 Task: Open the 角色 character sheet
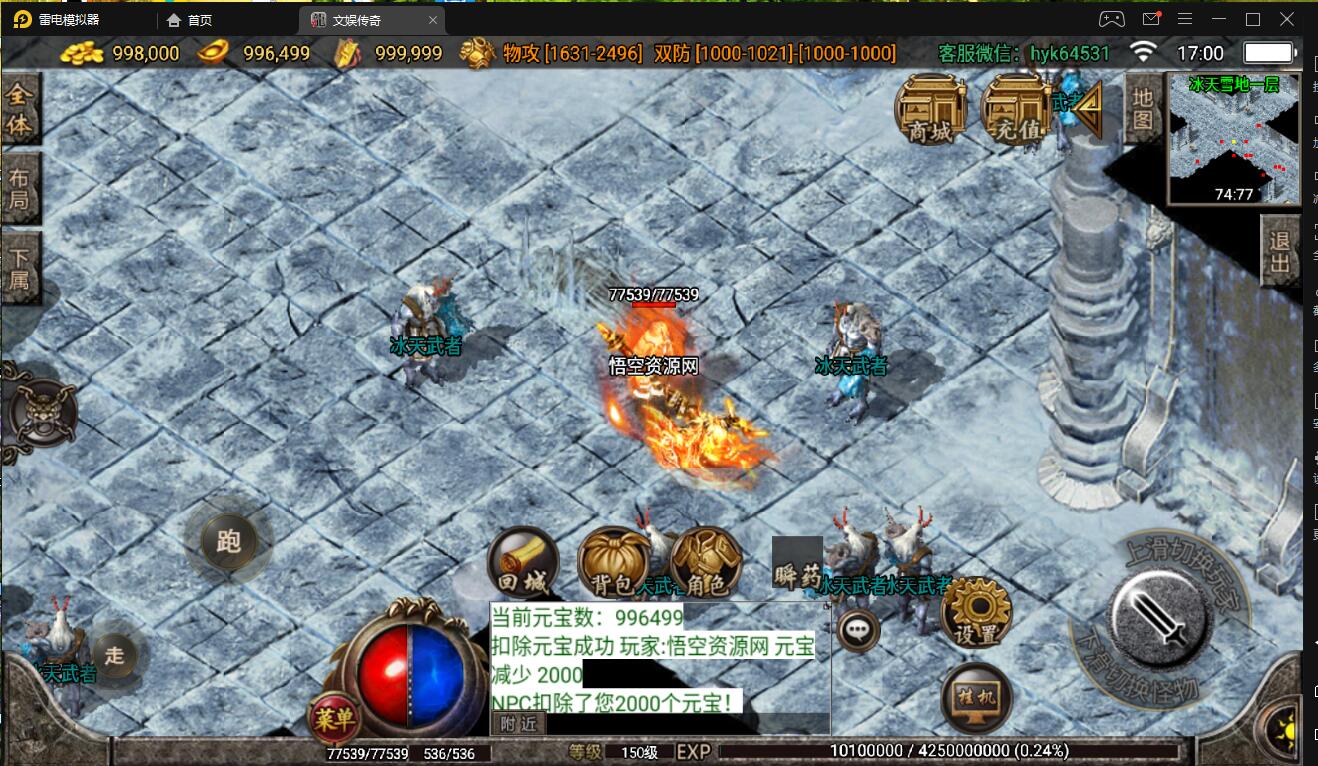coord(706,563)
